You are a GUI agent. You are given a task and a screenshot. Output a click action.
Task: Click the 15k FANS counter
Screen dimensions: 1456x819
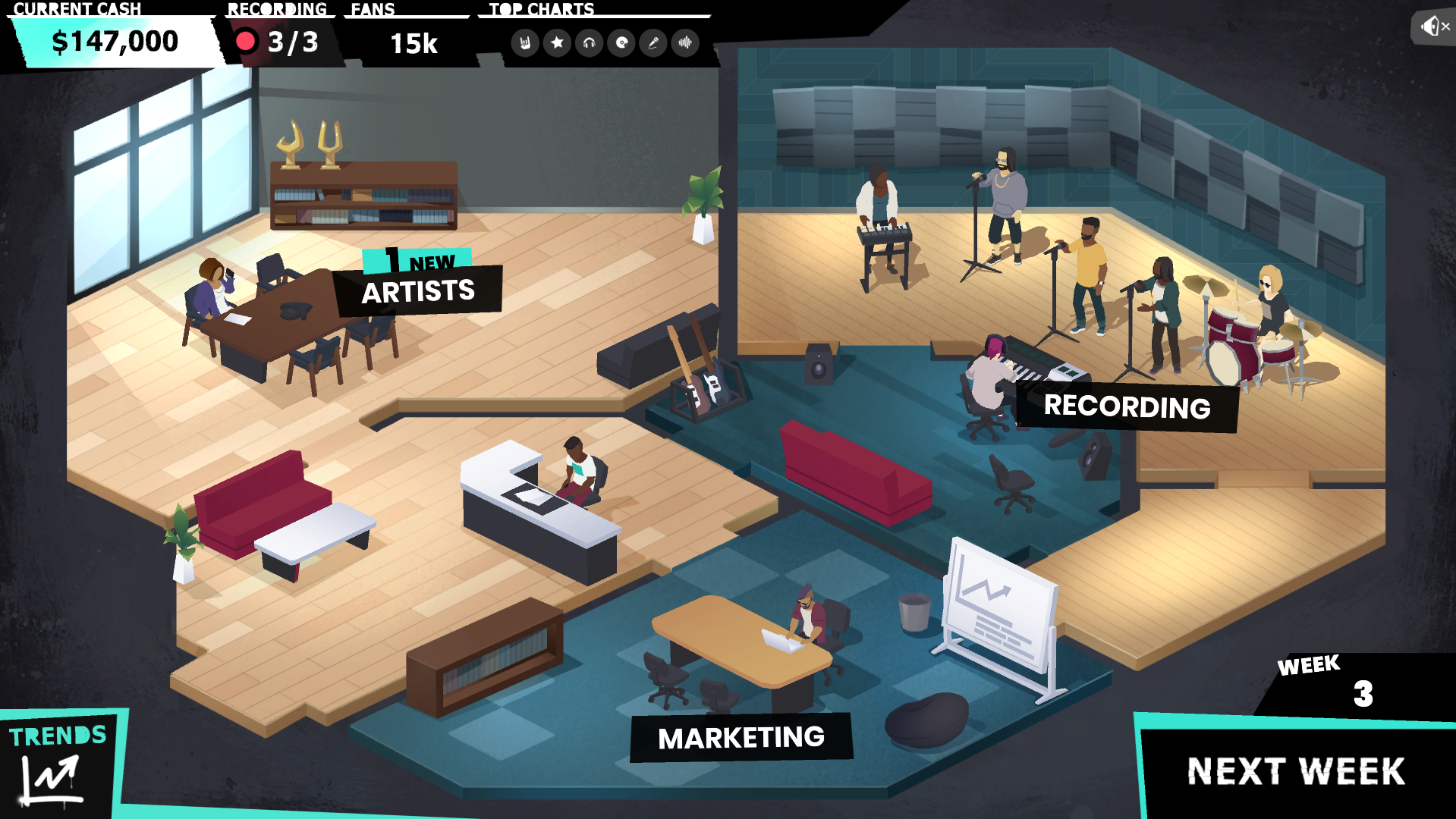(x=414, y=44)
